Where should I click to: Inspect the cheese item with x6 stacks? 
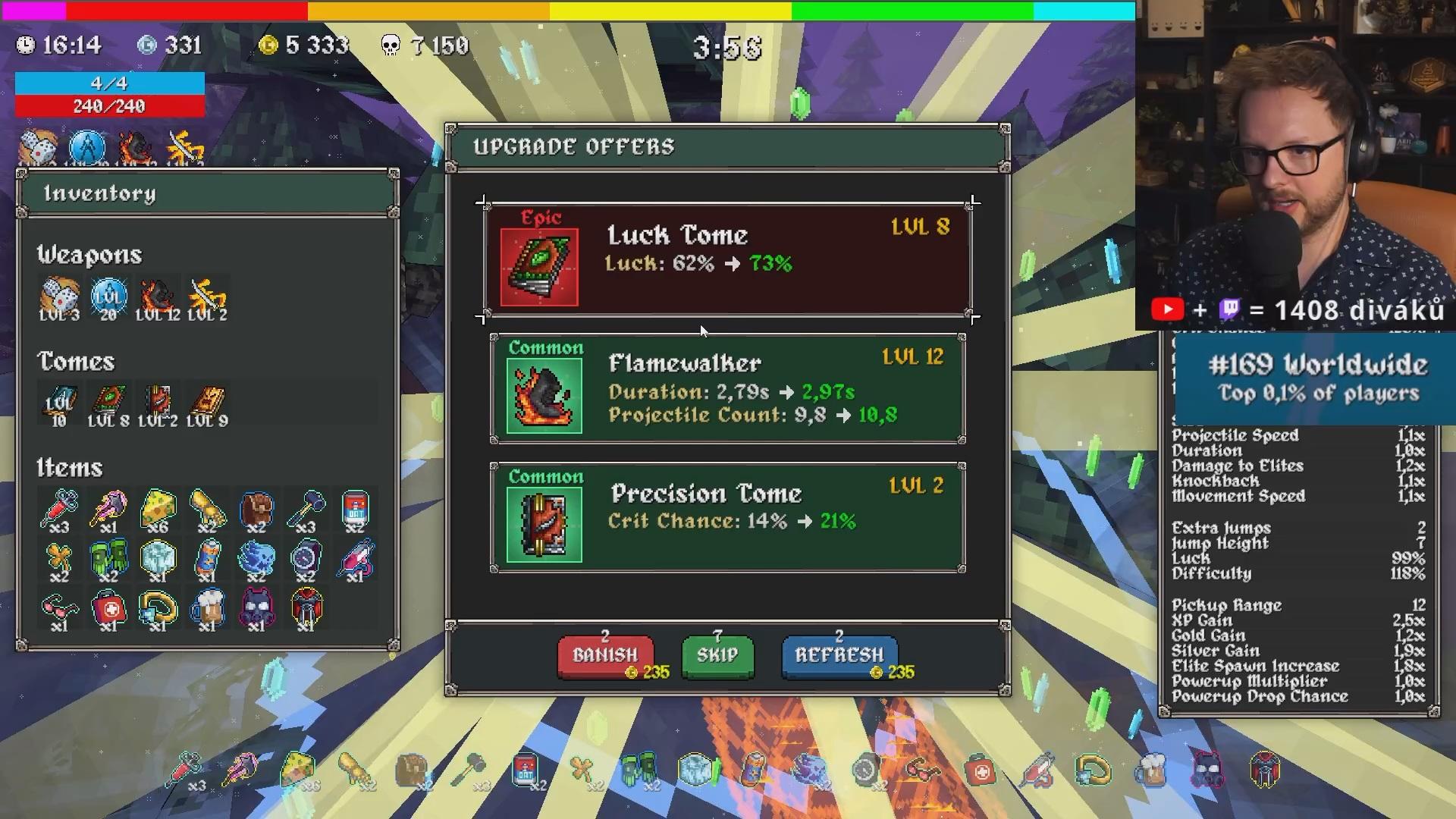click(x=158, y=510)
